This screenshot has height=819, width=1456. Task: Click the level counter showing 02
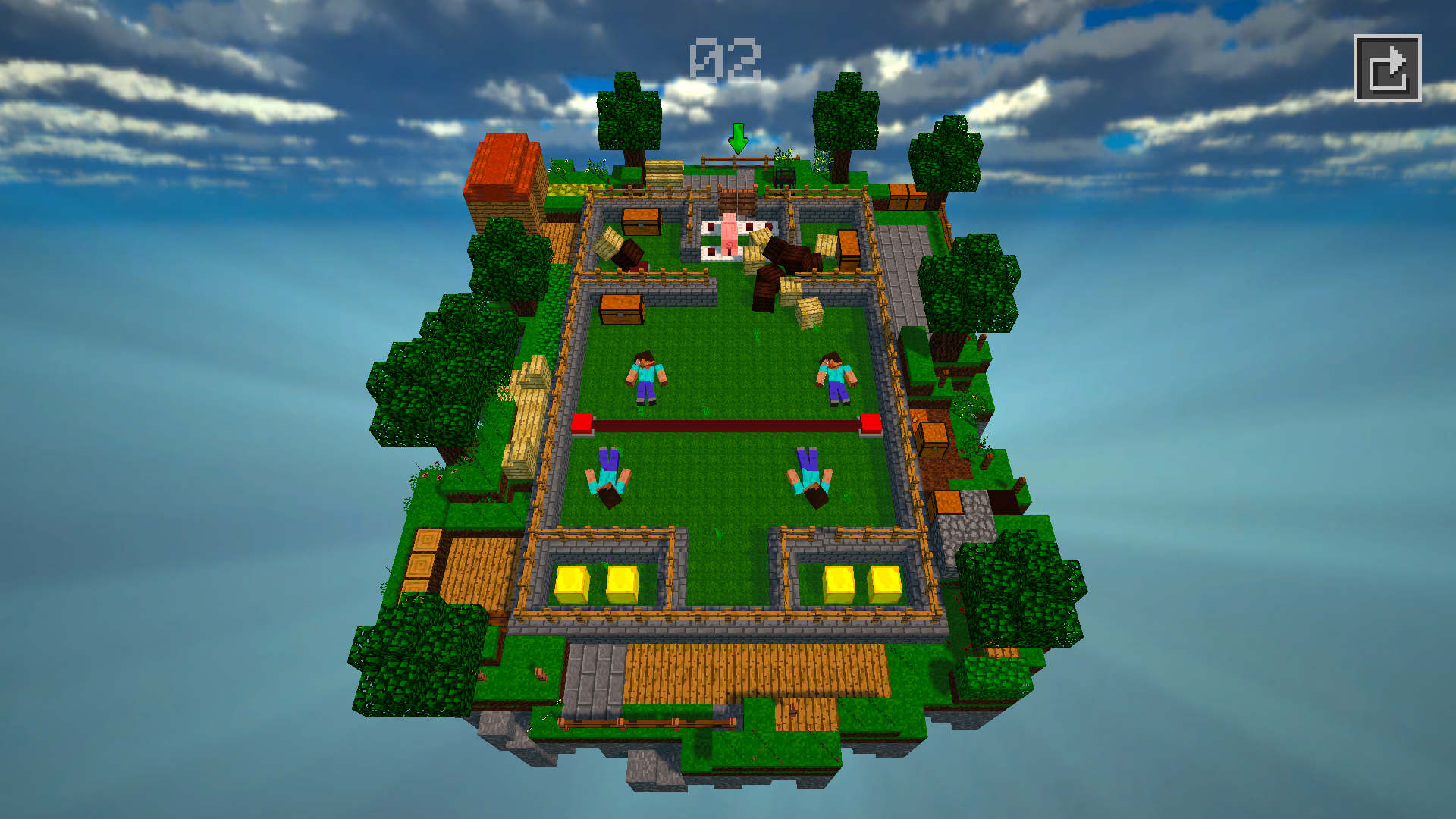click(x=724, y=57)
